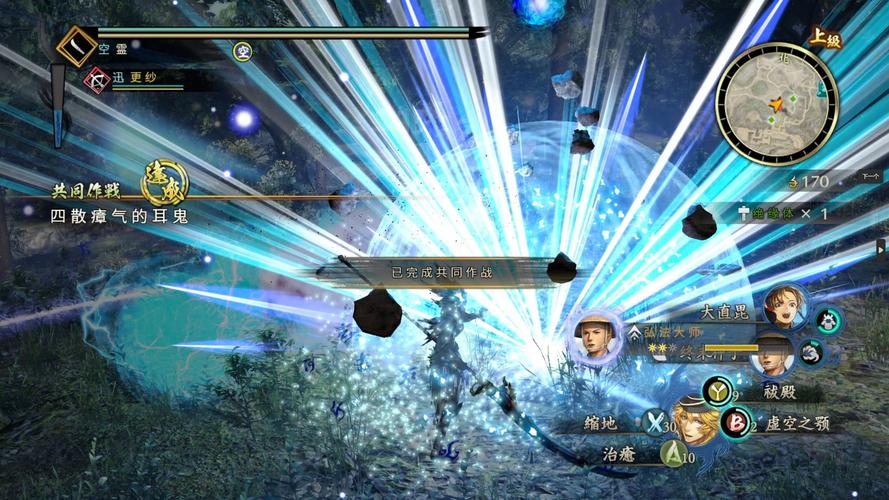Activate the 缩地 skill

click(x=655, y=424)
